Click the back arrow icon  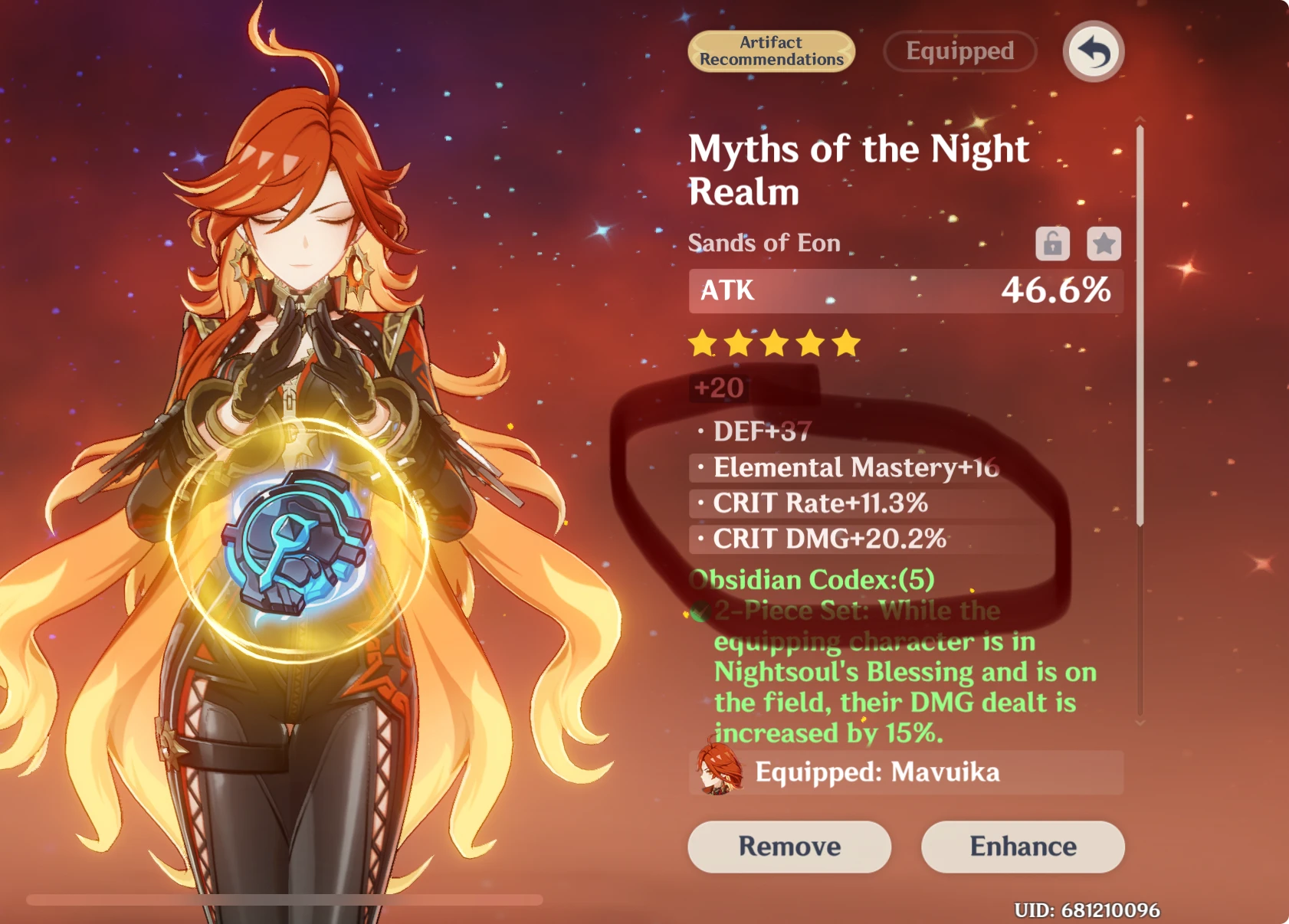[x=1091, y=51]
